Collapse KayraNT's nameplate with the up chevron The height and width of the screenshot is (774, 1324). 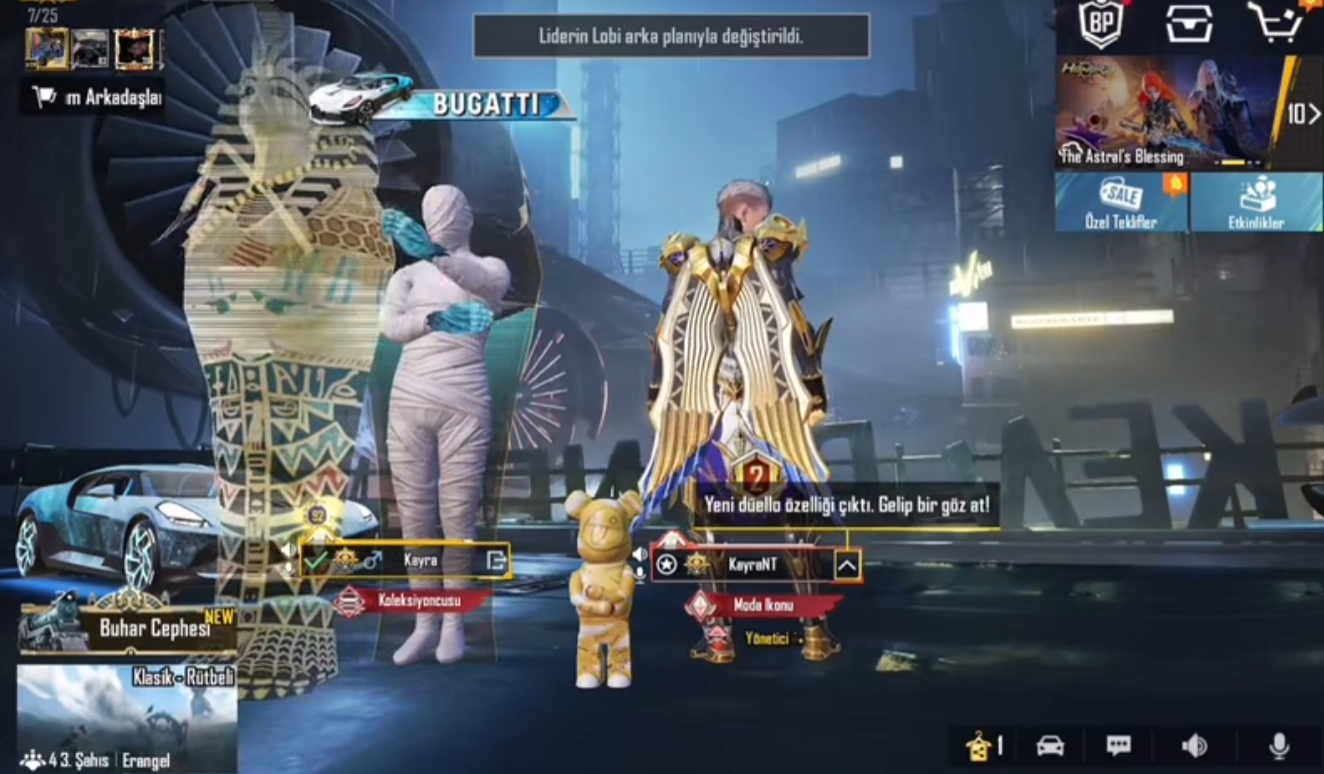pos(846,563)
